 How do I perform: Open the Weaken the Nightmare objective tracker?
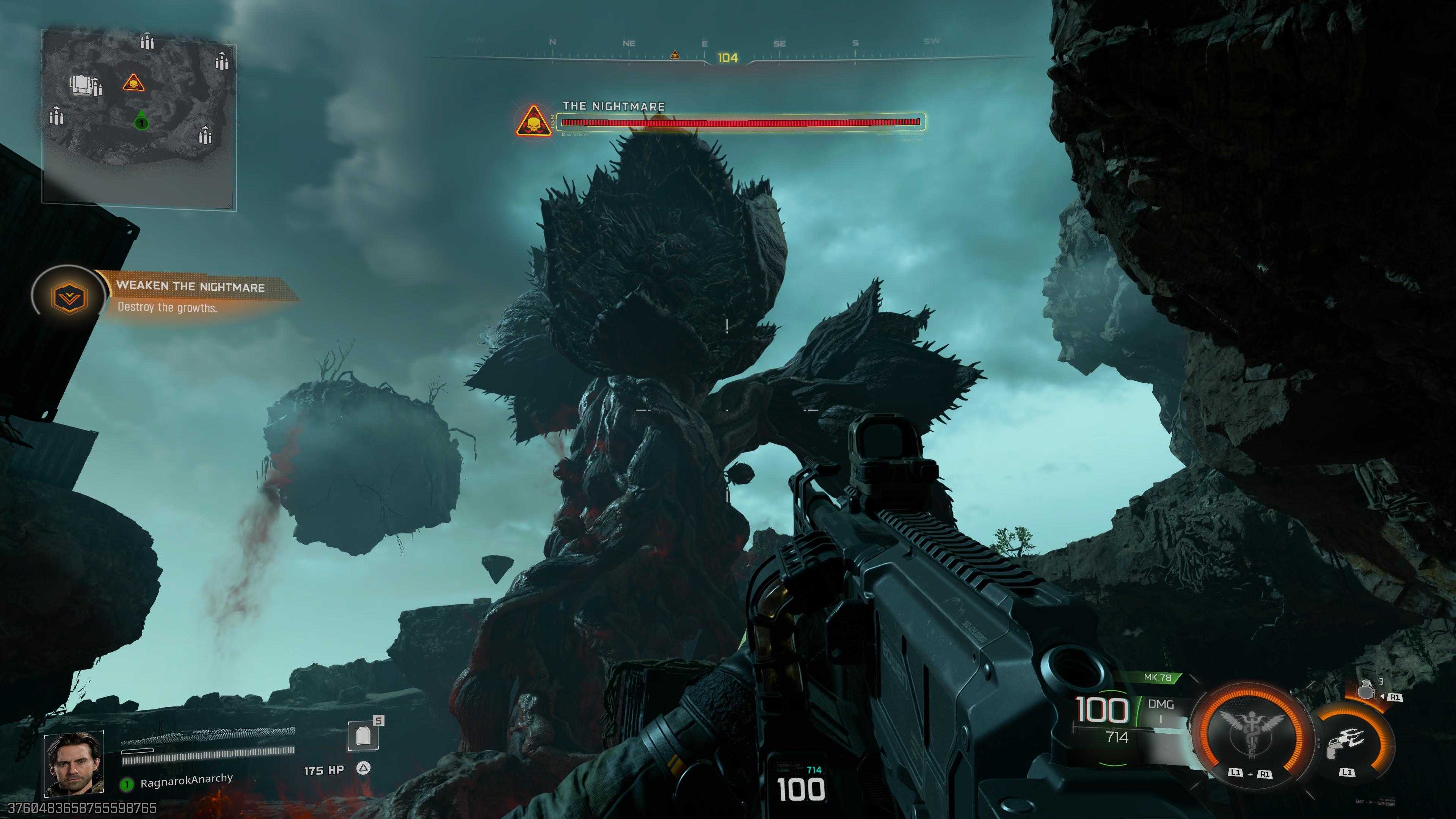point(190,296)
